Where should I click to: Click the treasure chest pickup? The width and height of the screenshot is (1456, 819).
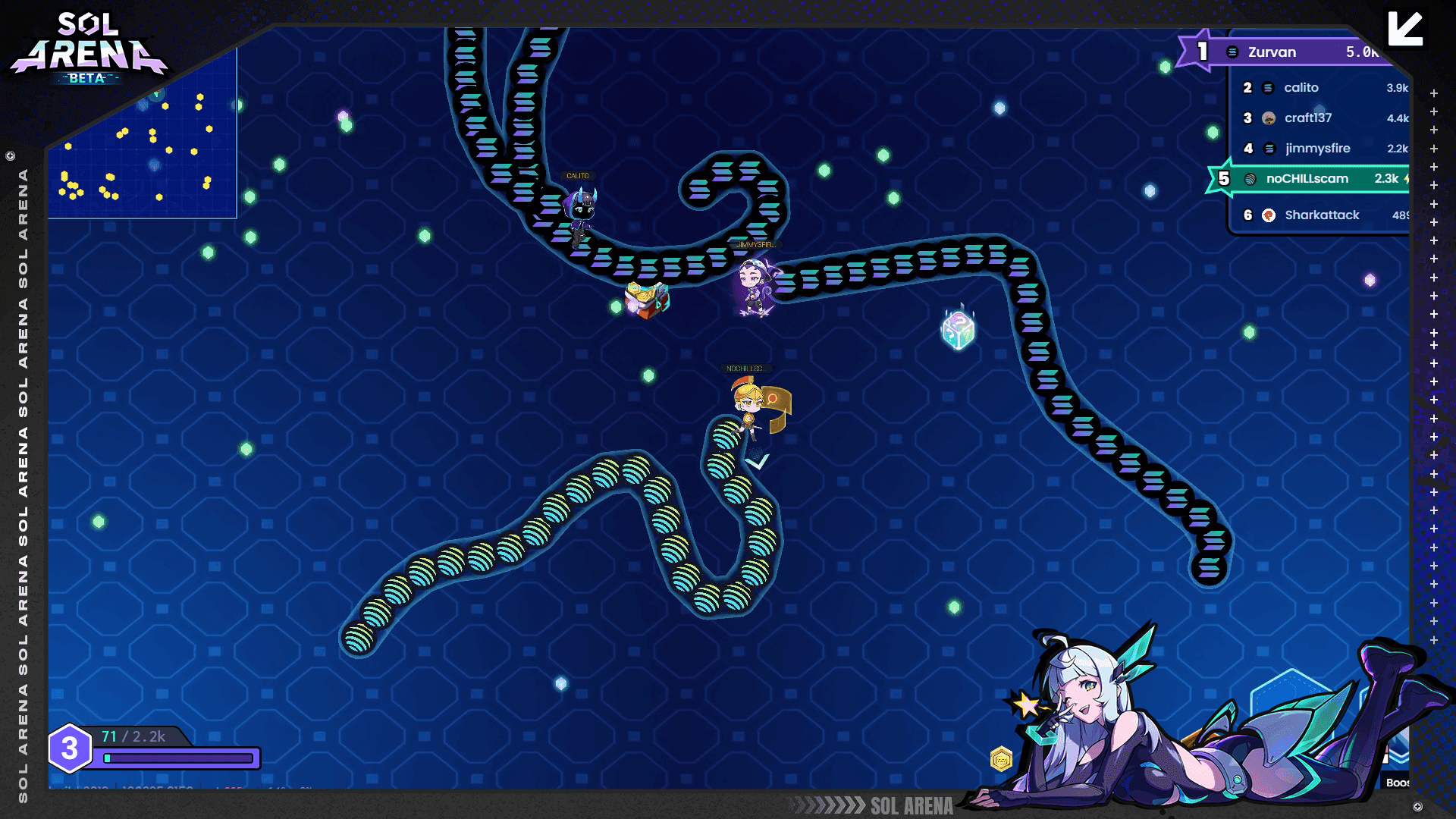tap(646, 297)
